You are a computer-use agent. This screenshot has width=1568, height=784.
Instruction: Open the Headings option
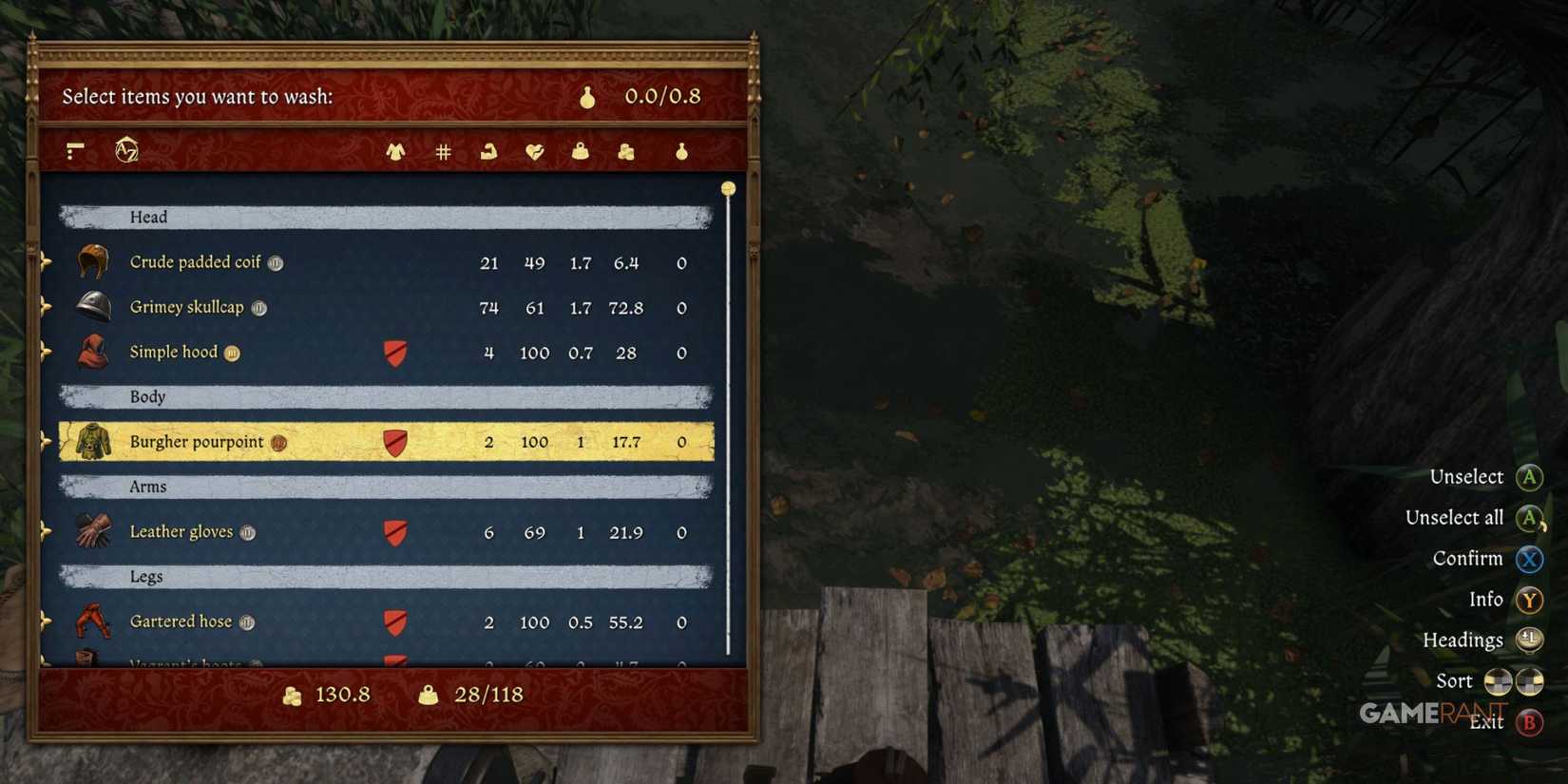point(1463,640)
